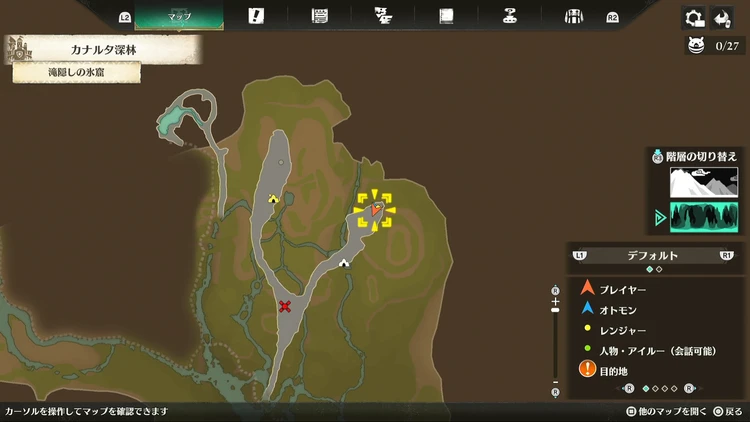Image resolution: width=750 pixels, height=422 pixels.
Task: Click the cat face collectible counter icon
Action: click(696, 45)
